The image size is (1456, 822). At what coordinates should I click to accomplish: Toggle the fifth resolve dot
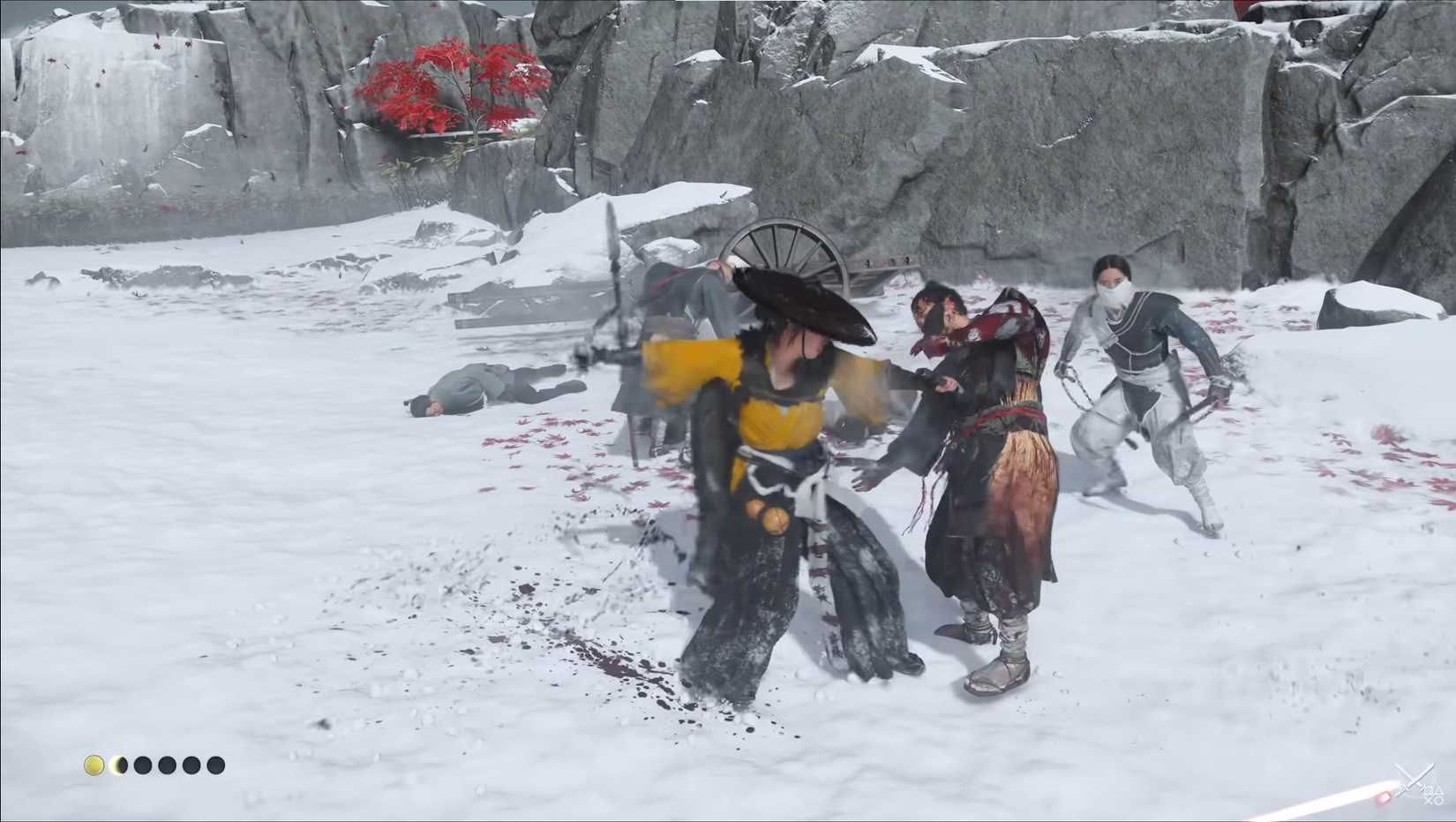point(192,765)
